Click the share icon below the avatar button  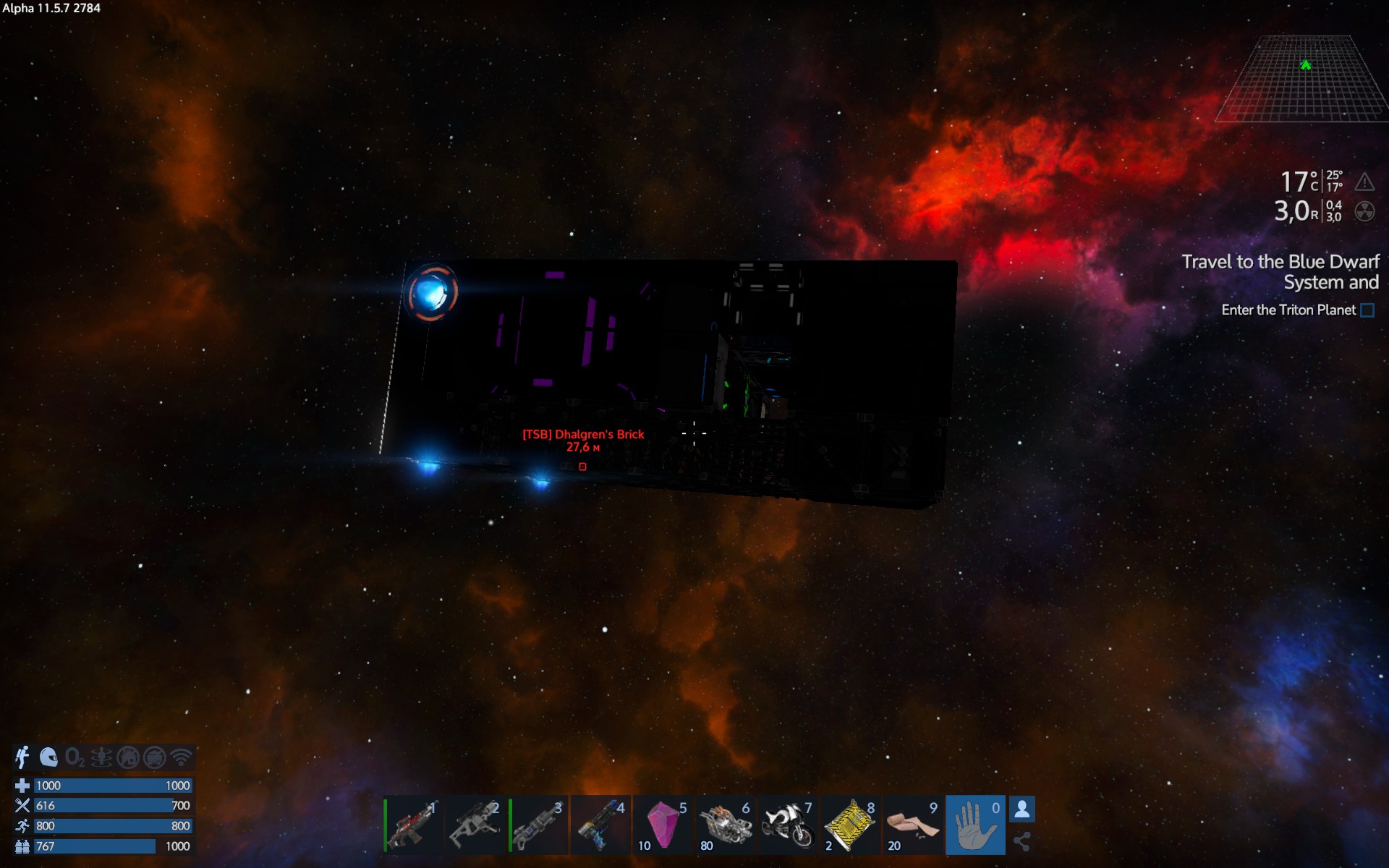(x=1022, y=843)
